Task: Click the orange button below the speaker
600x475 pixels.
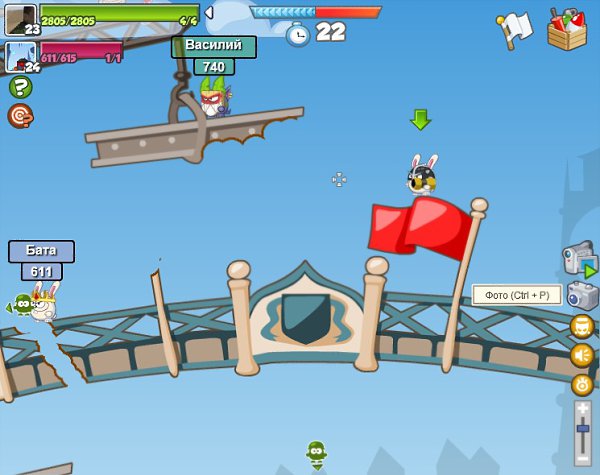Action: pos(582,384)
